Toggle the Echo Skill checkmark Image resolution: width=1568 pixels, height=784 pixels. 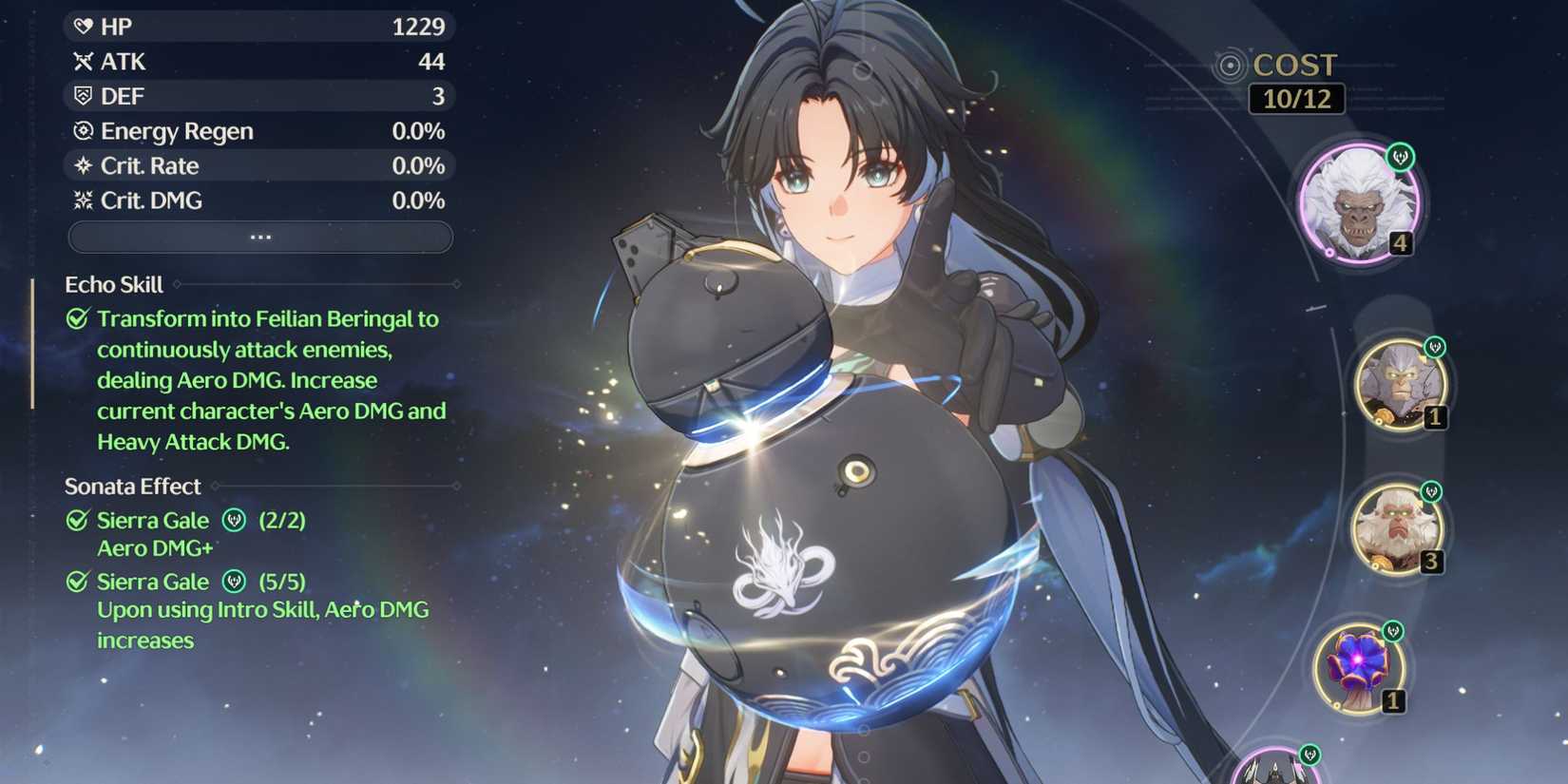76,318
